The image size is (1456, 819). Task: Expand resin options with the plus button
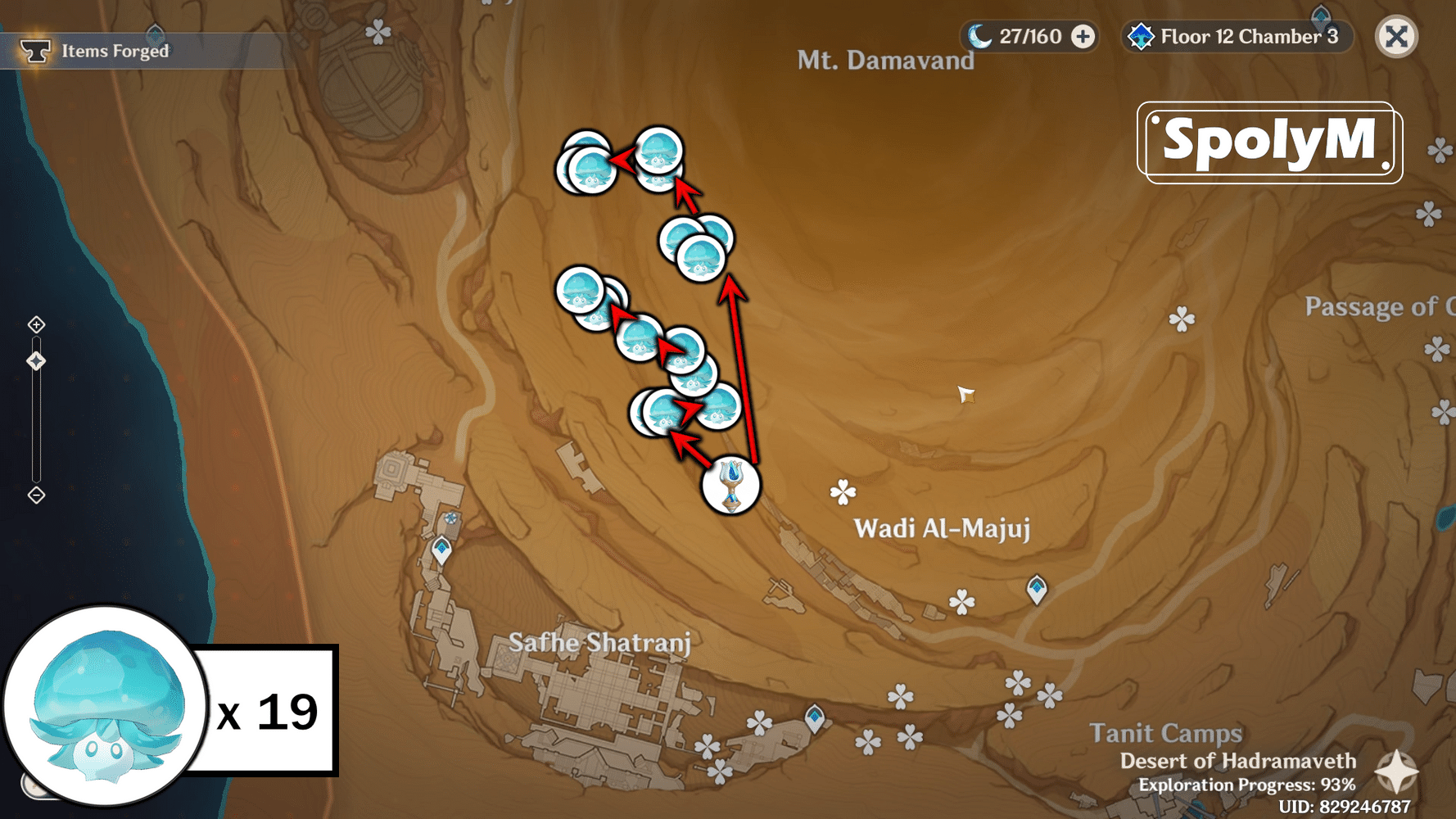tap(1083, 36)
